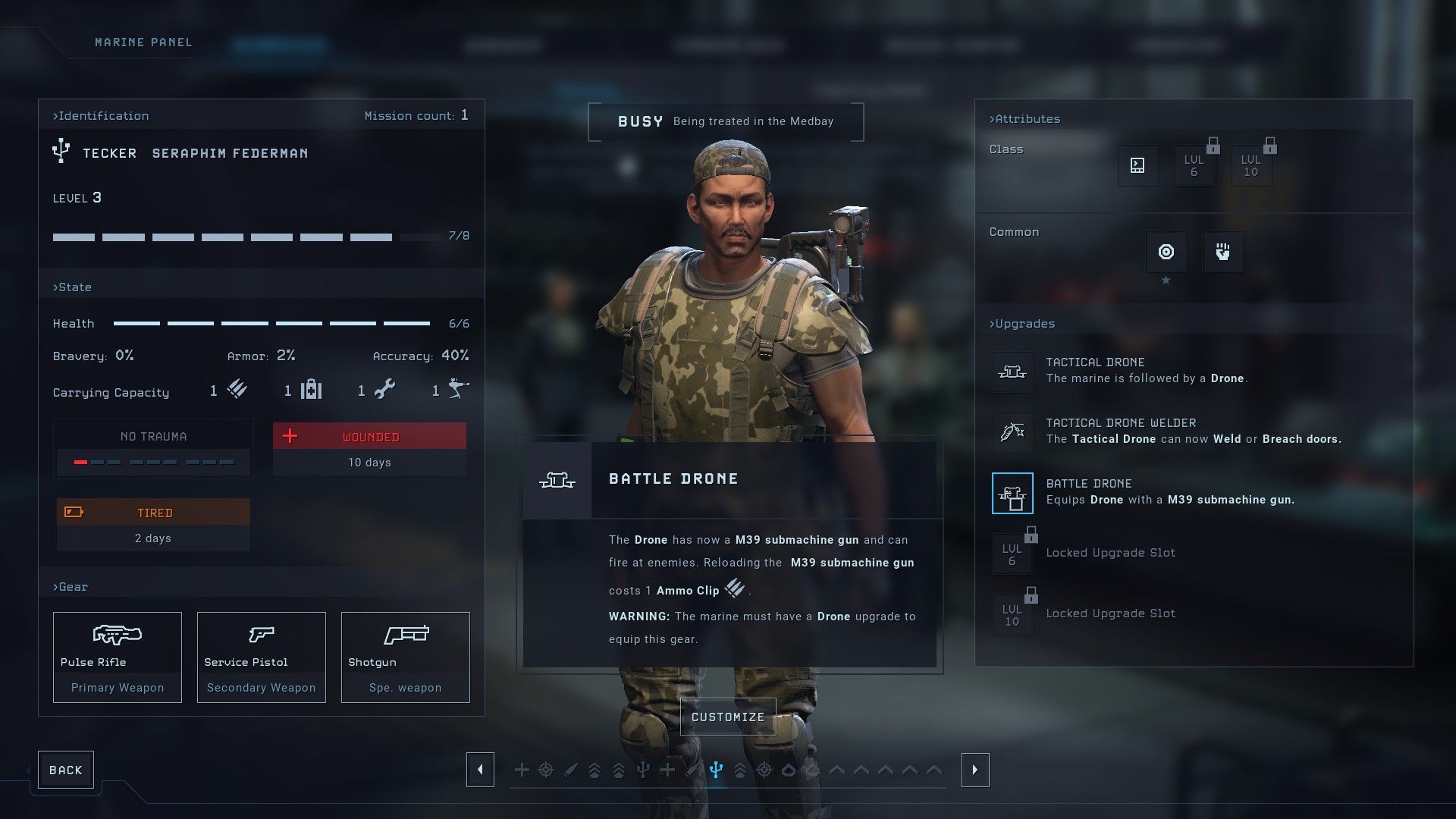Advance to next marine with right arrow

tap(975, 770)
